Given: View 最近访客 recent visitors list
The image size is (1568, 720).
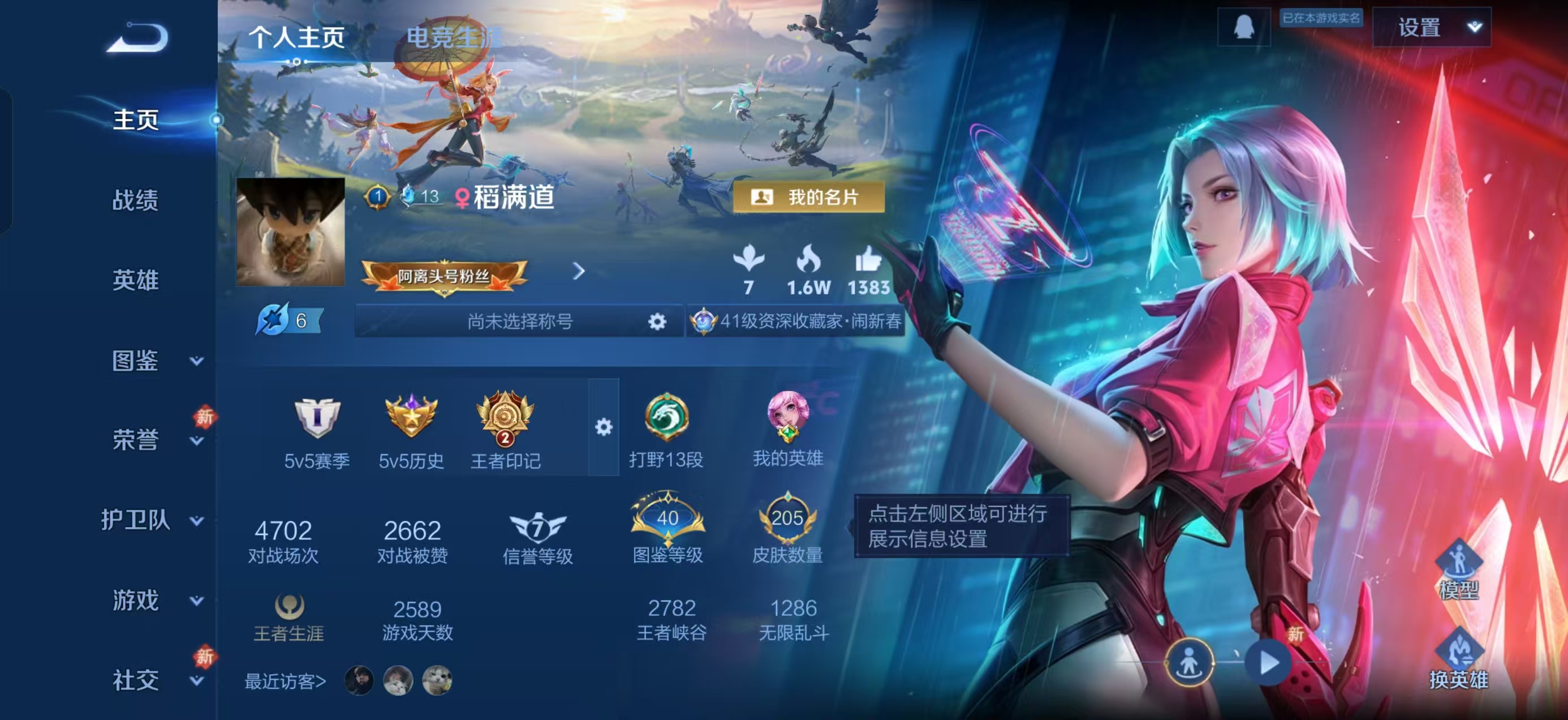Looking at the screenshot, I should [x=285, y=681].
